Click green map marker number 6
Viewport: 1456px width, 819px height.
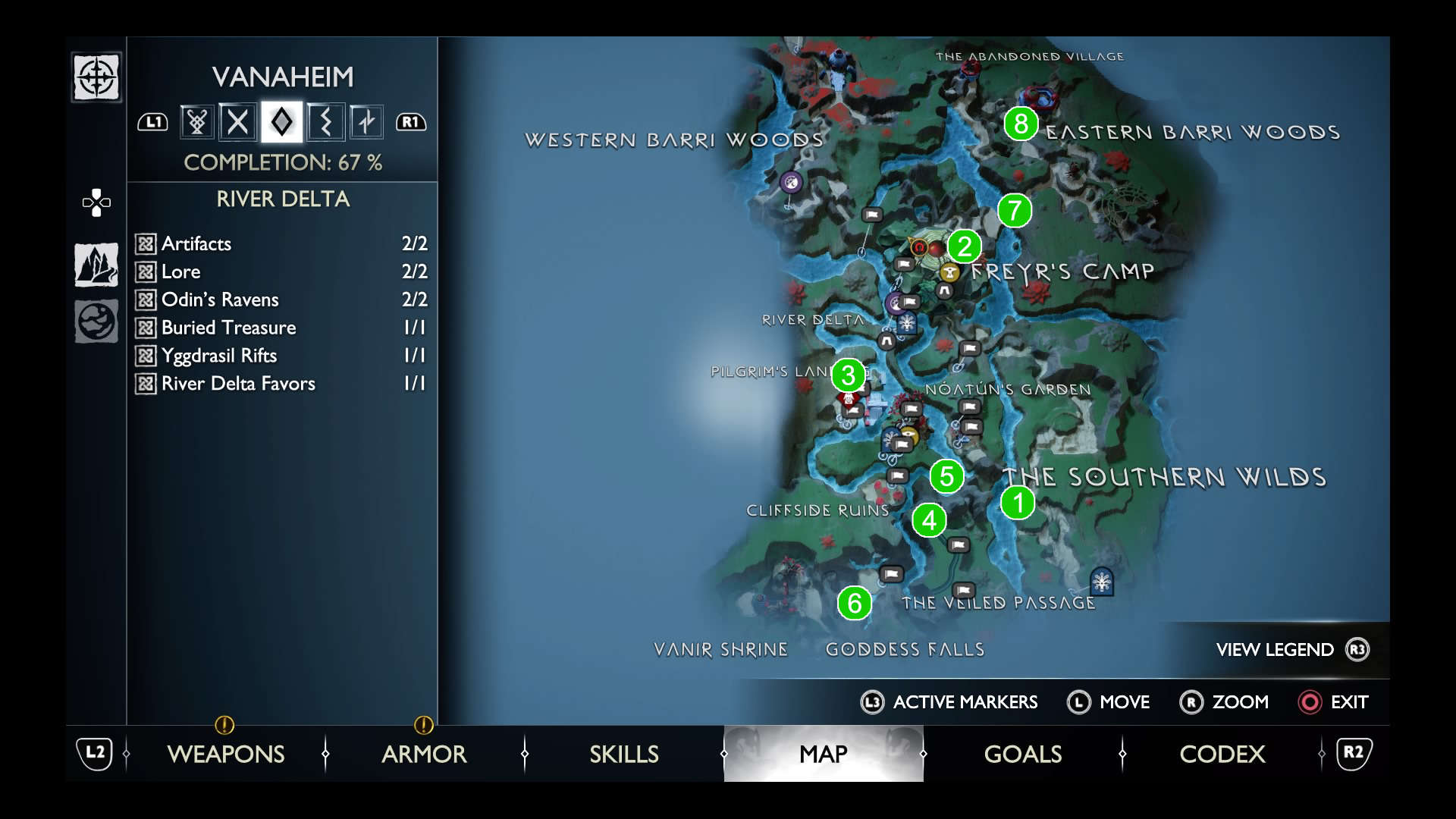pyautogui.click(x=855, y=604)
